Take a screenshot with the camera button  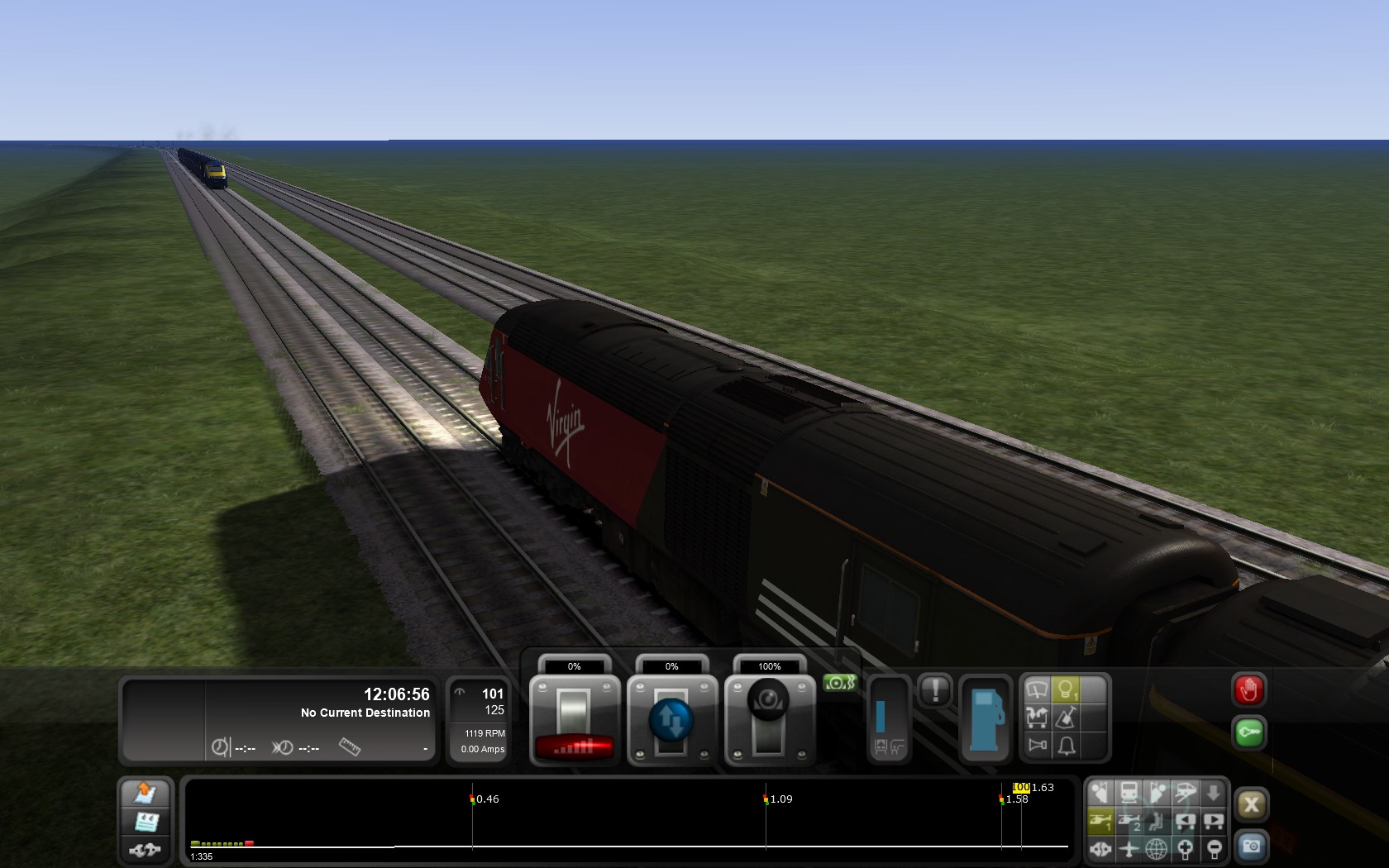click(x=1251, y=847)
